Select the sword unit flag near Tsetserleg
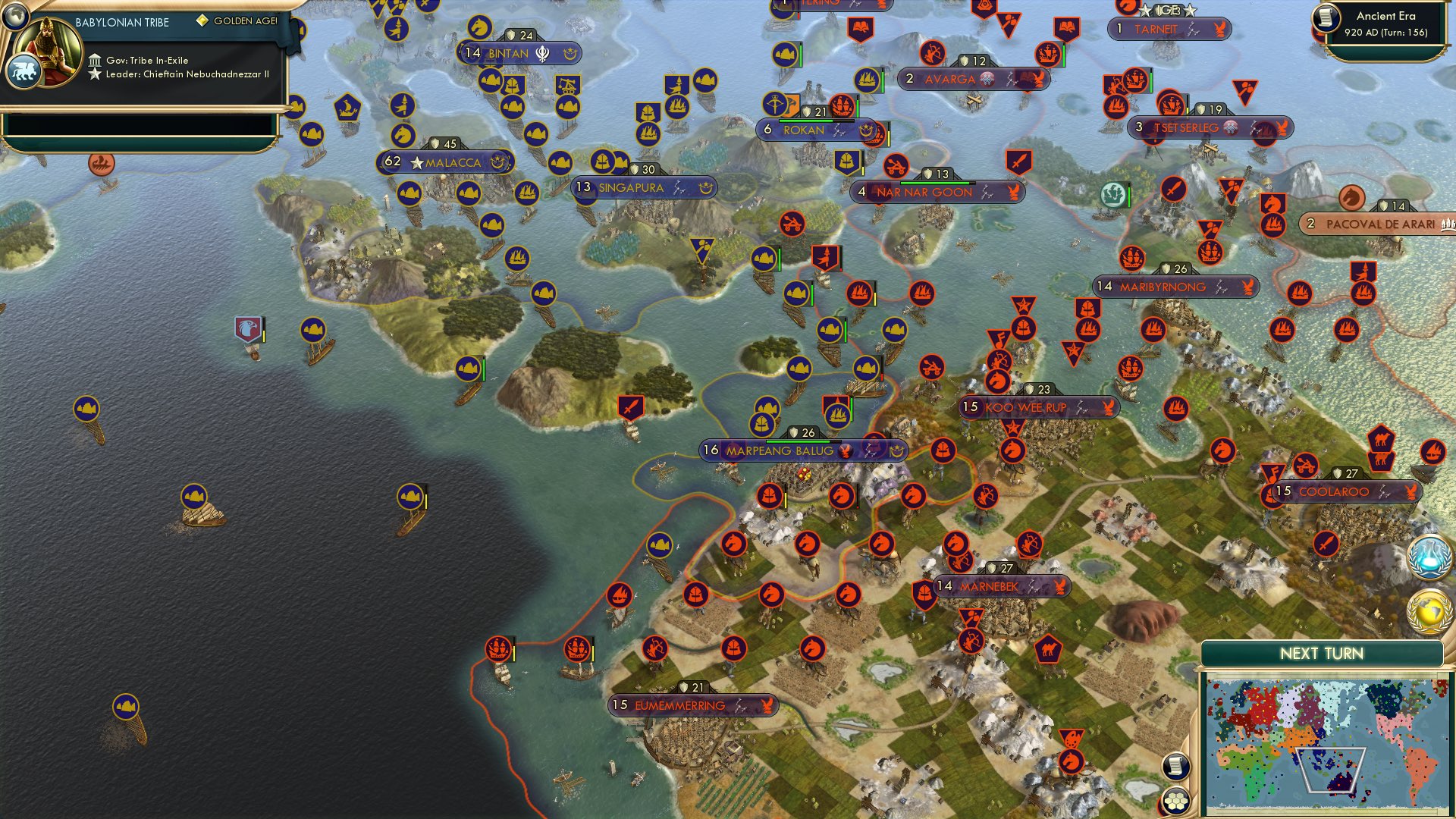This screenshot has height=819, width=1456. point(1173,190)
